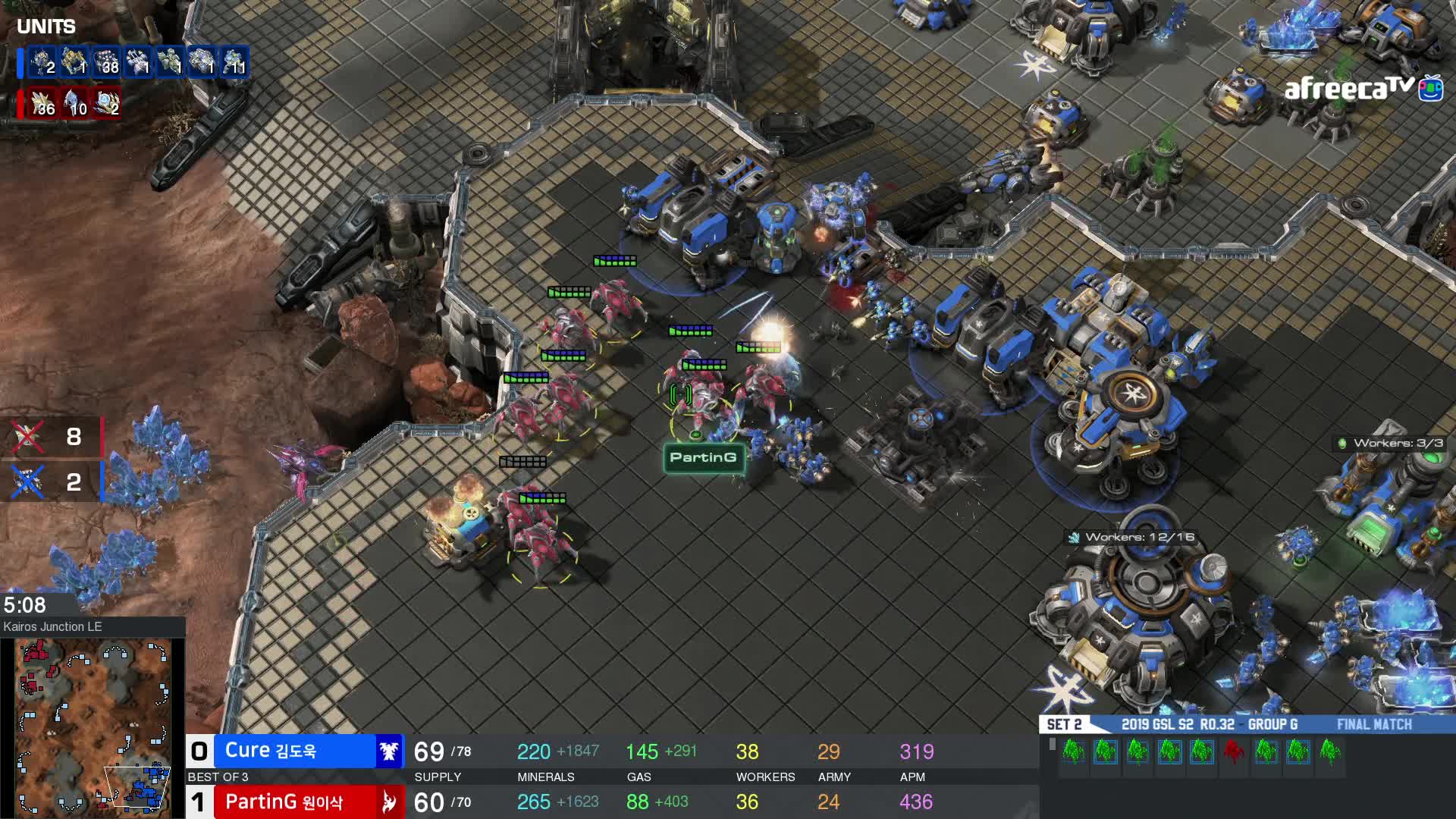Select the SCV icon showing 38
The height and width of the screenshot is (819, 1456).
(x=106, y=63)
